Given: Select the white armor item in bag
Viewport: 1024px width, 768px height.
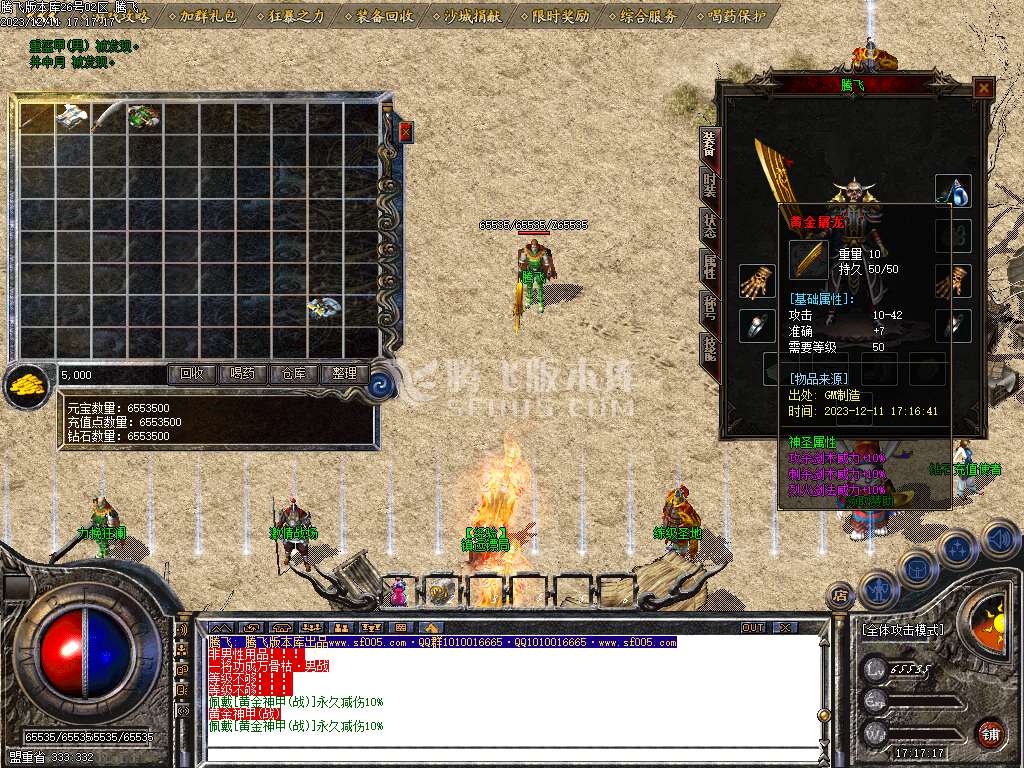Looking at the screenshot, I should coord(71,116).
